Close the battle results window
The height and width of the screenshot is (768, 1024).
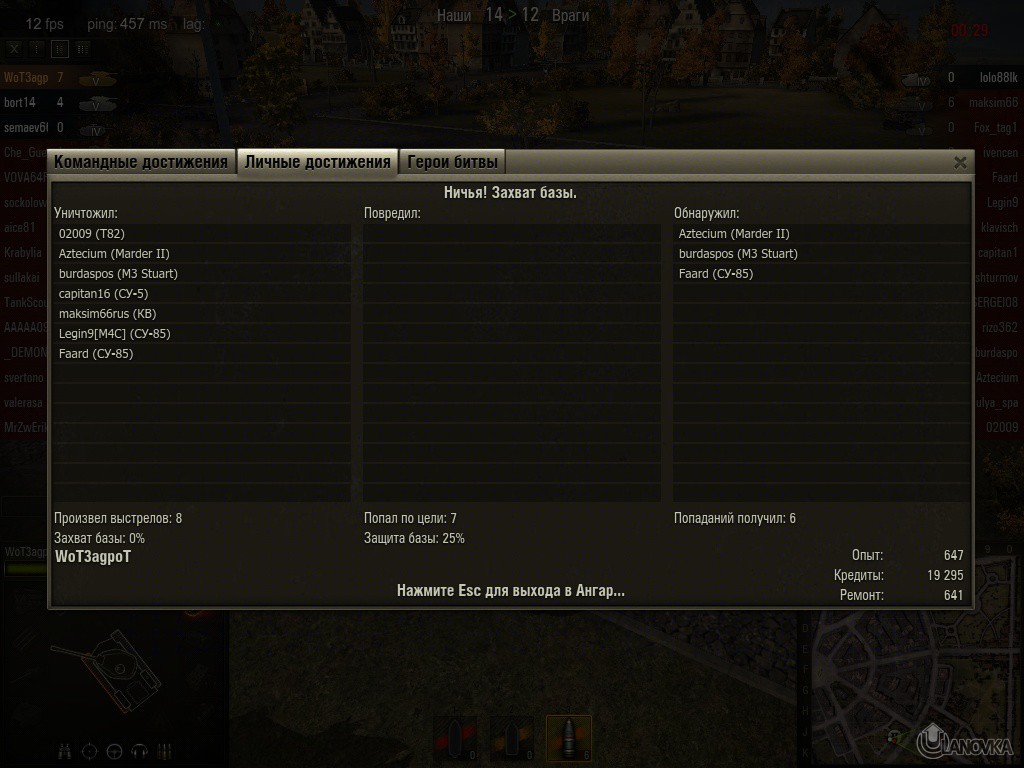click(960, 162)
